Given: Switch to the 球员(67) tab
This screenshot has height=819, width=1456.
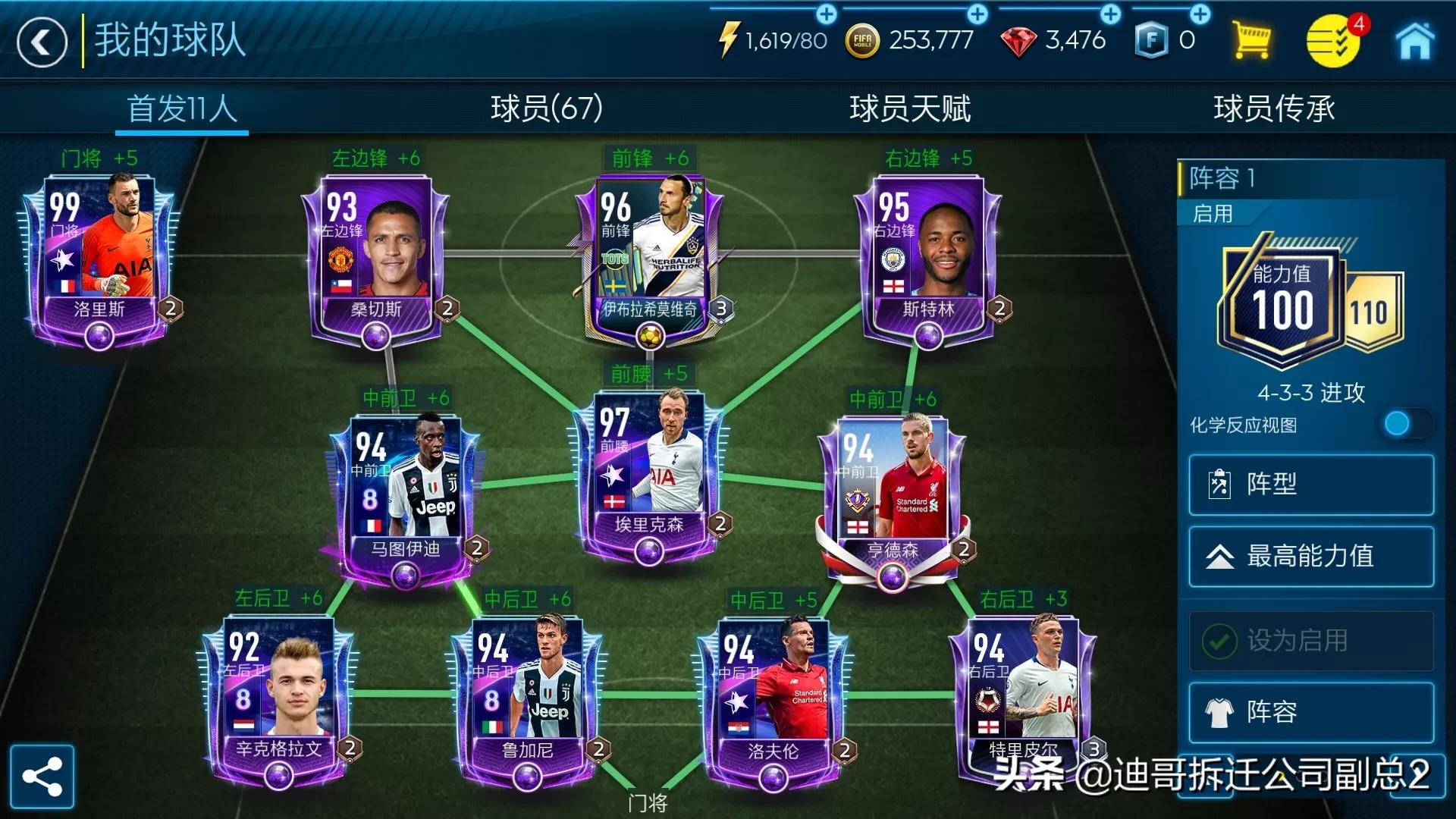Looking at the screenshot, I should coord(546,108).
